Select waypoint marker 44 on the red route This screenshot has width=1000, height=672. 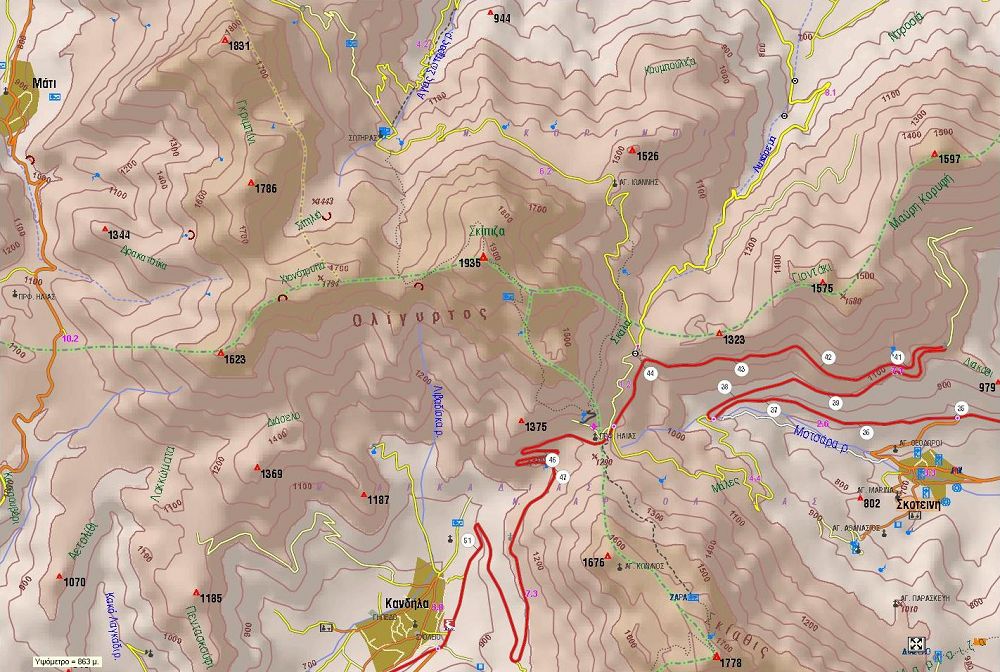point(651,373)
